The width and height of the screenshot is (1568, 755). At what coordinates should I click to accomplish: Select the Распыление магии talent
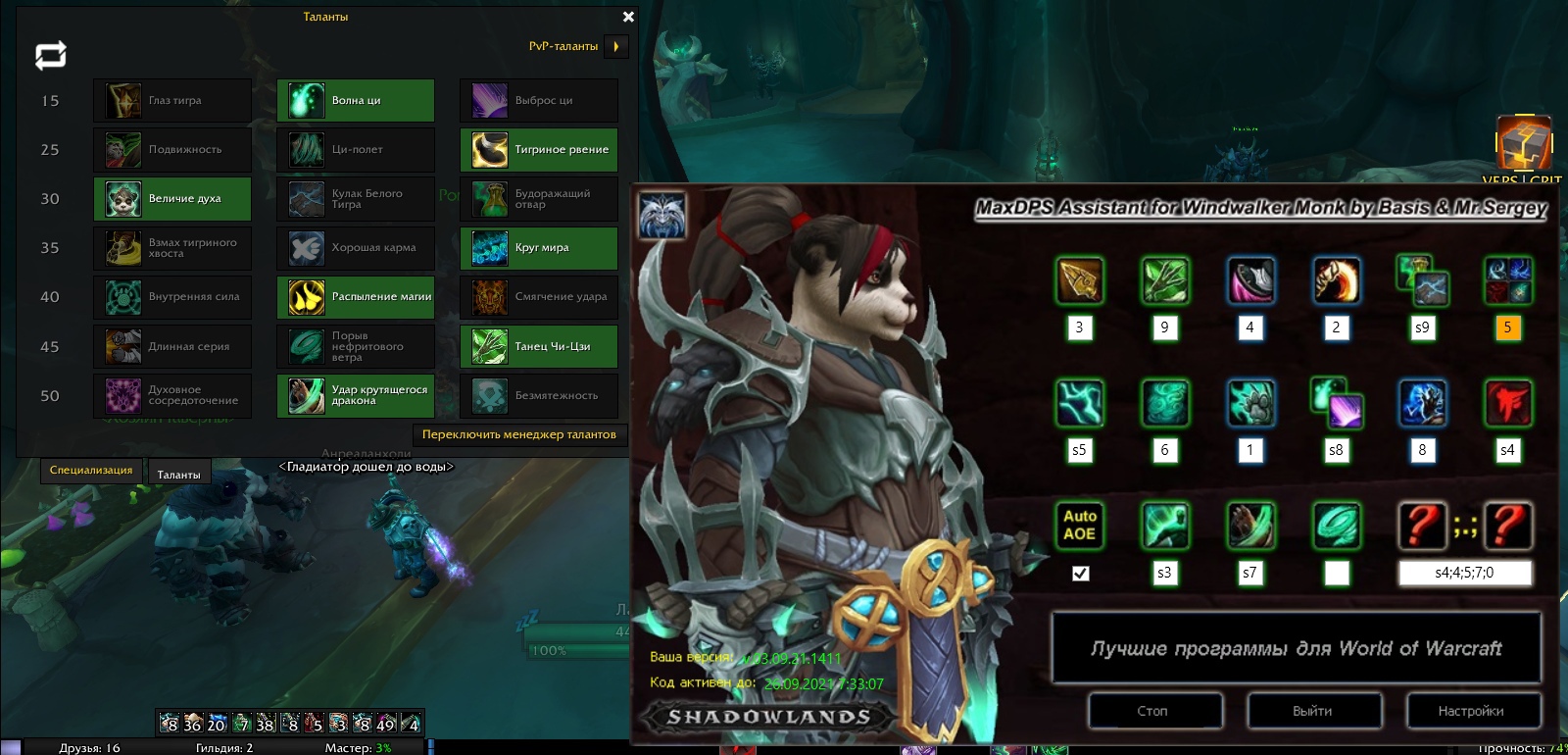click(356, 296)
